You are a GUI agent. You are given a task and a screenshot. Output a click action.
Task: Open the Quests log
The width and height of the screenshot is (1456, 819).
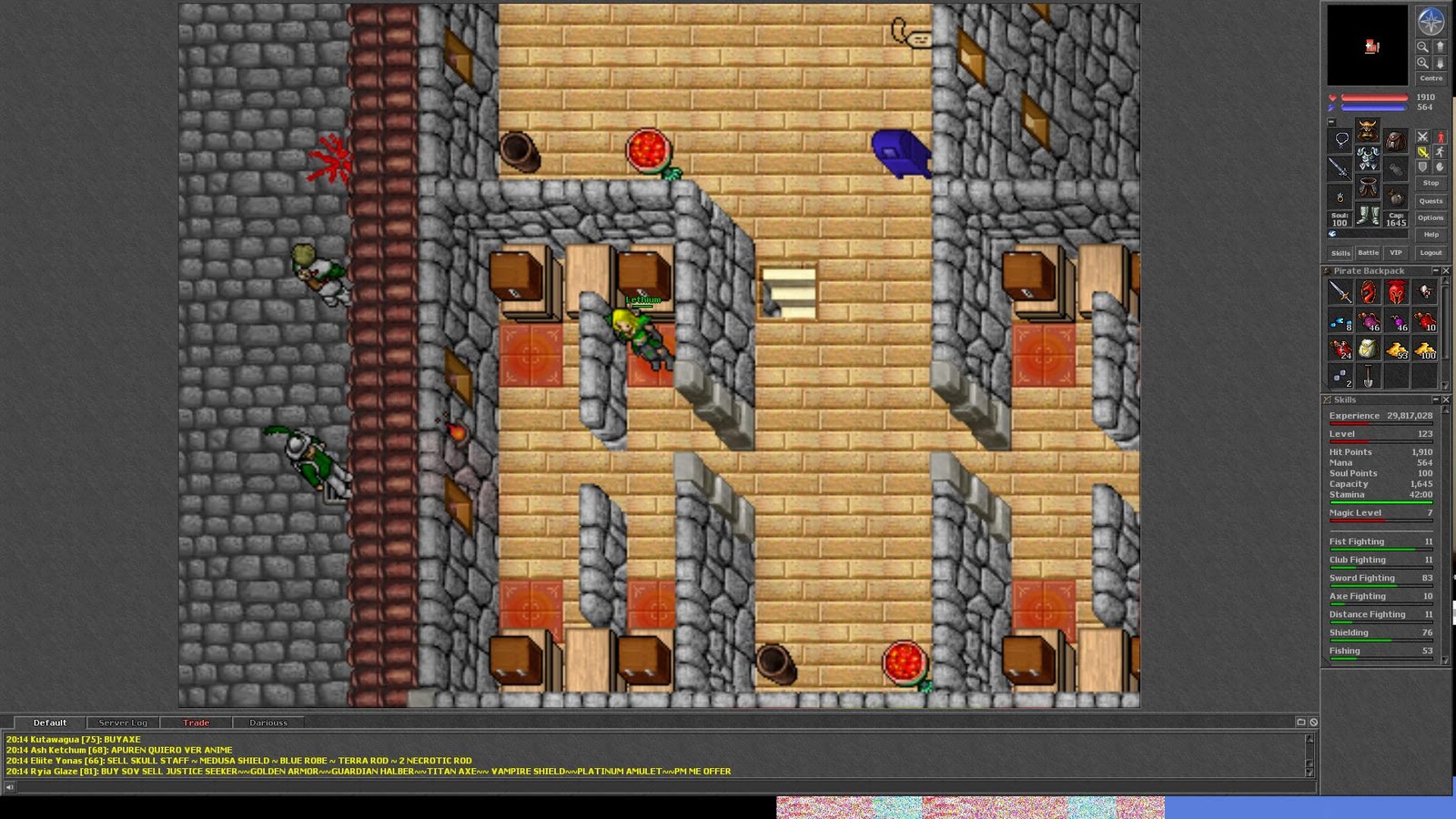[1431, 201]
